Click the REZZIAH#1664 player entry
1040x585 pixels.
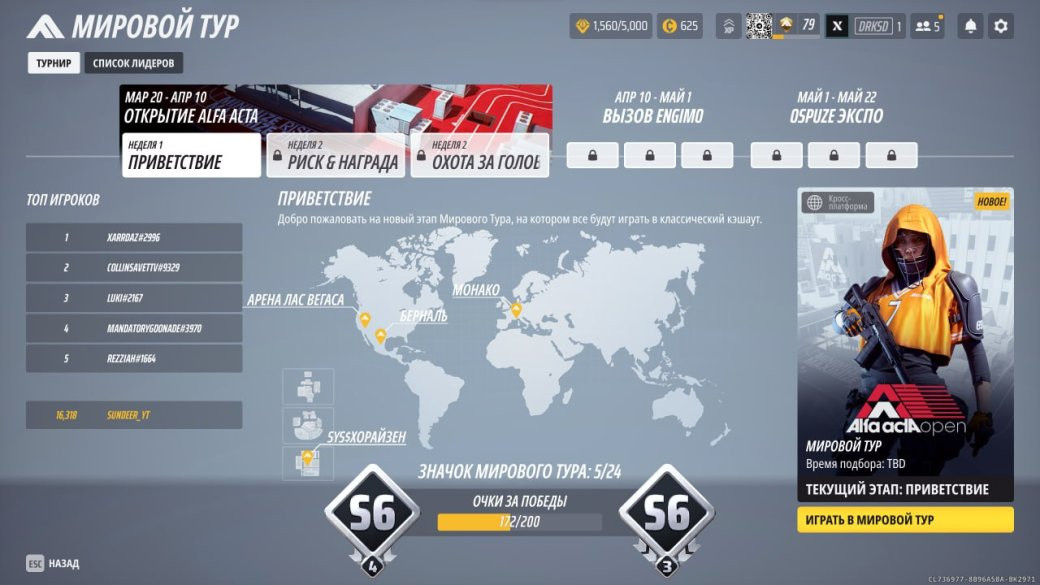pos(134,358)
